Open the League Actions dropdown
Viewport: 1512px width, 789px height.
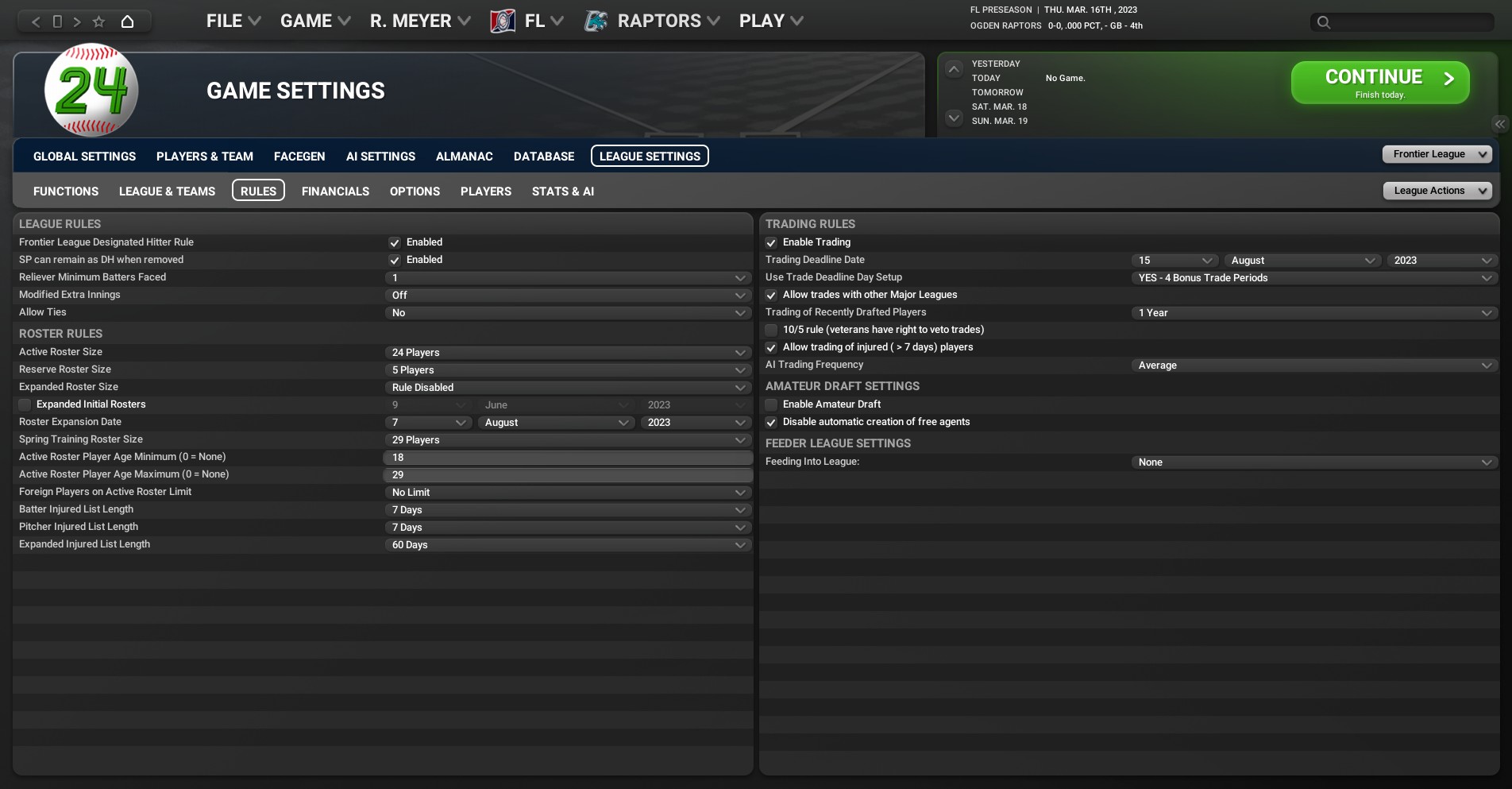[1437, 191]
